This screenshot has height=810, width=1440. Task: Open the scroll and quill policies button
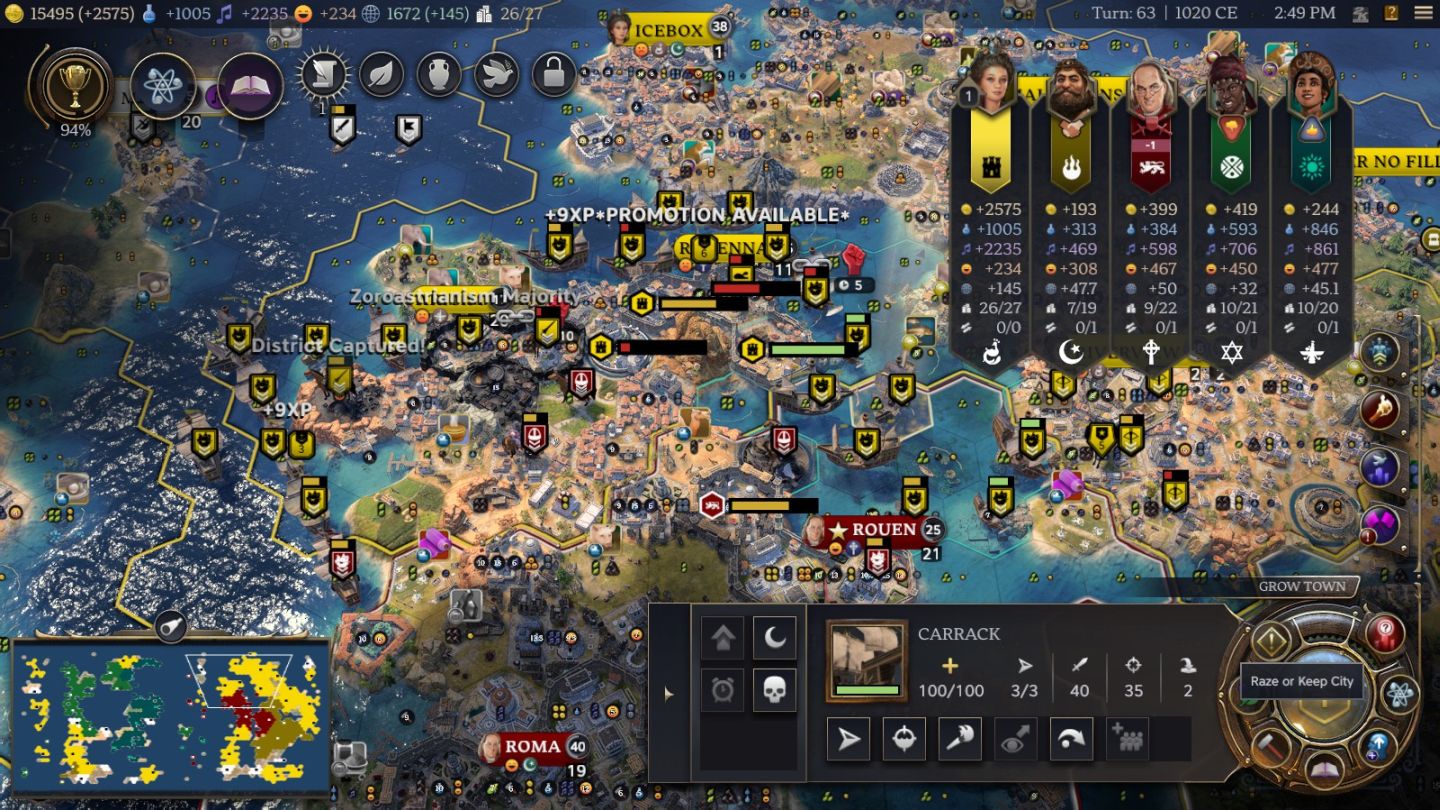point(323,74)
